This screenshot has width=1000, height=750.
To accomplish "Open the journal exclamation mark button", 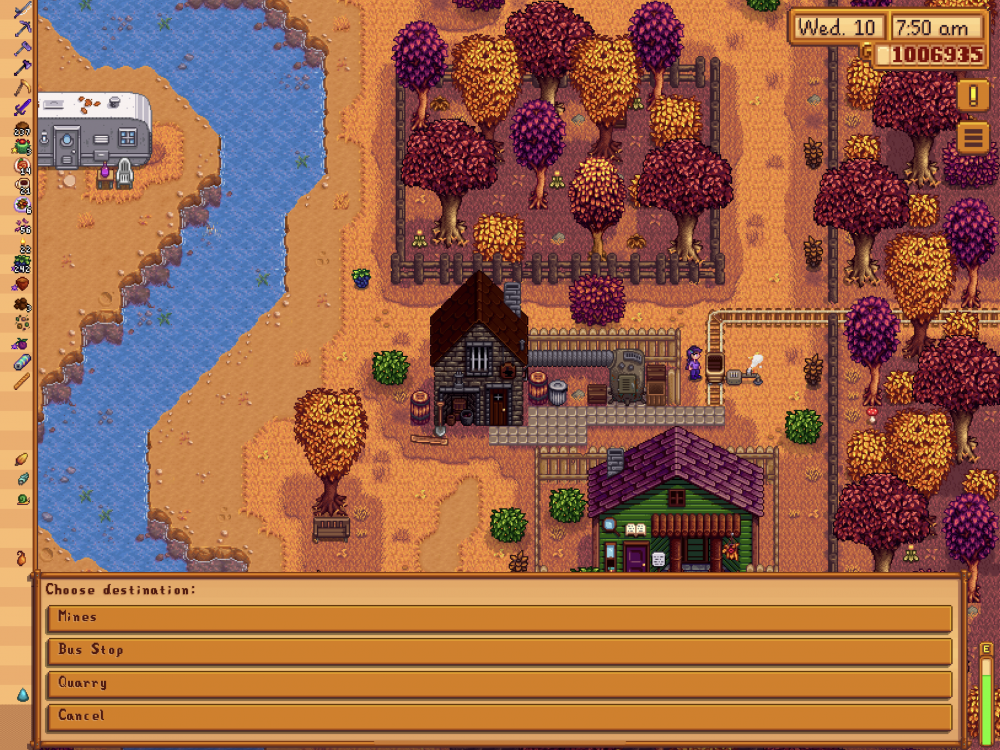I will coord(972,96).
